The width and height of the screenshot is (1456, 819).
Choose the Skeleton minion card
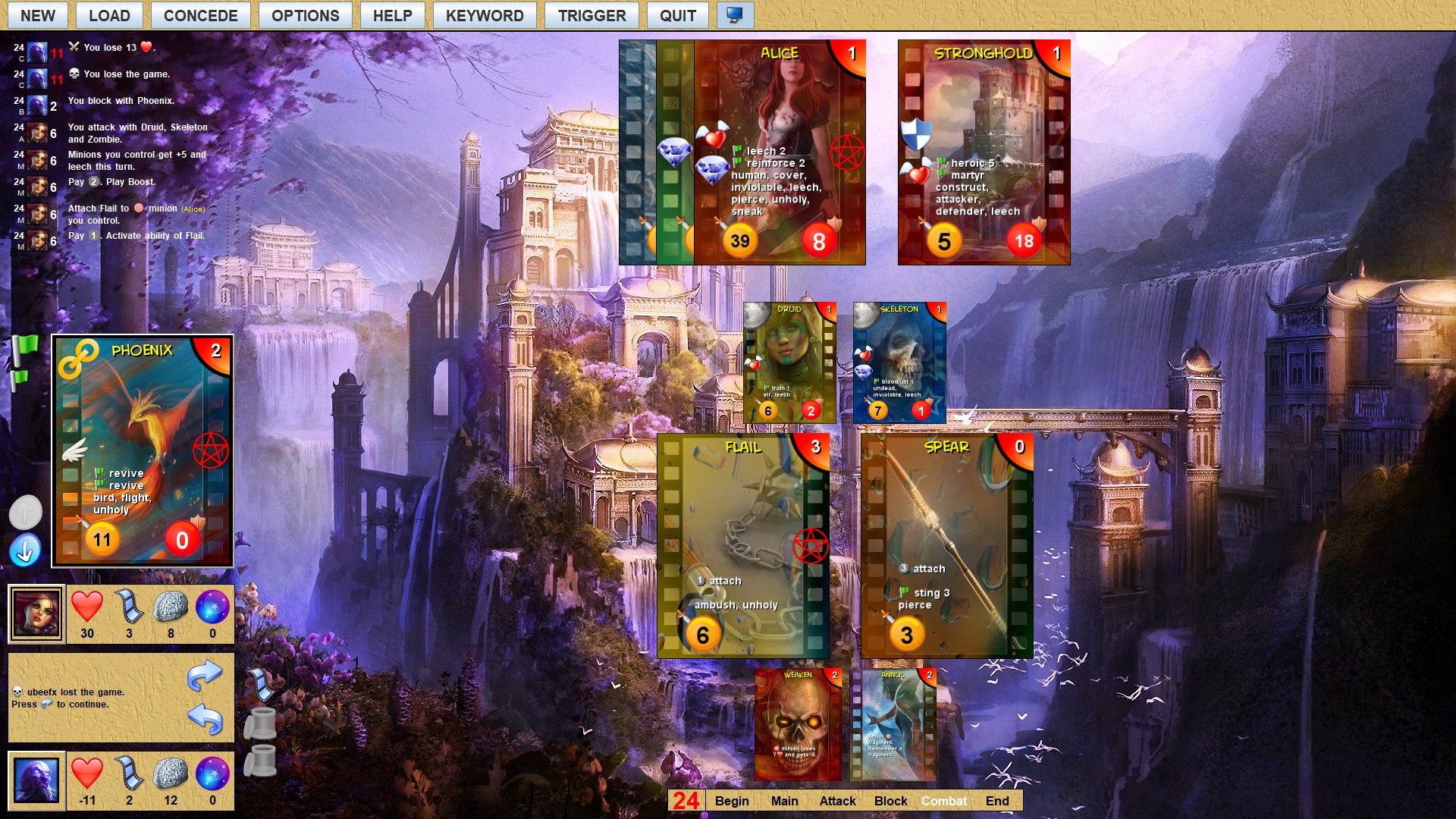point(899,362)
